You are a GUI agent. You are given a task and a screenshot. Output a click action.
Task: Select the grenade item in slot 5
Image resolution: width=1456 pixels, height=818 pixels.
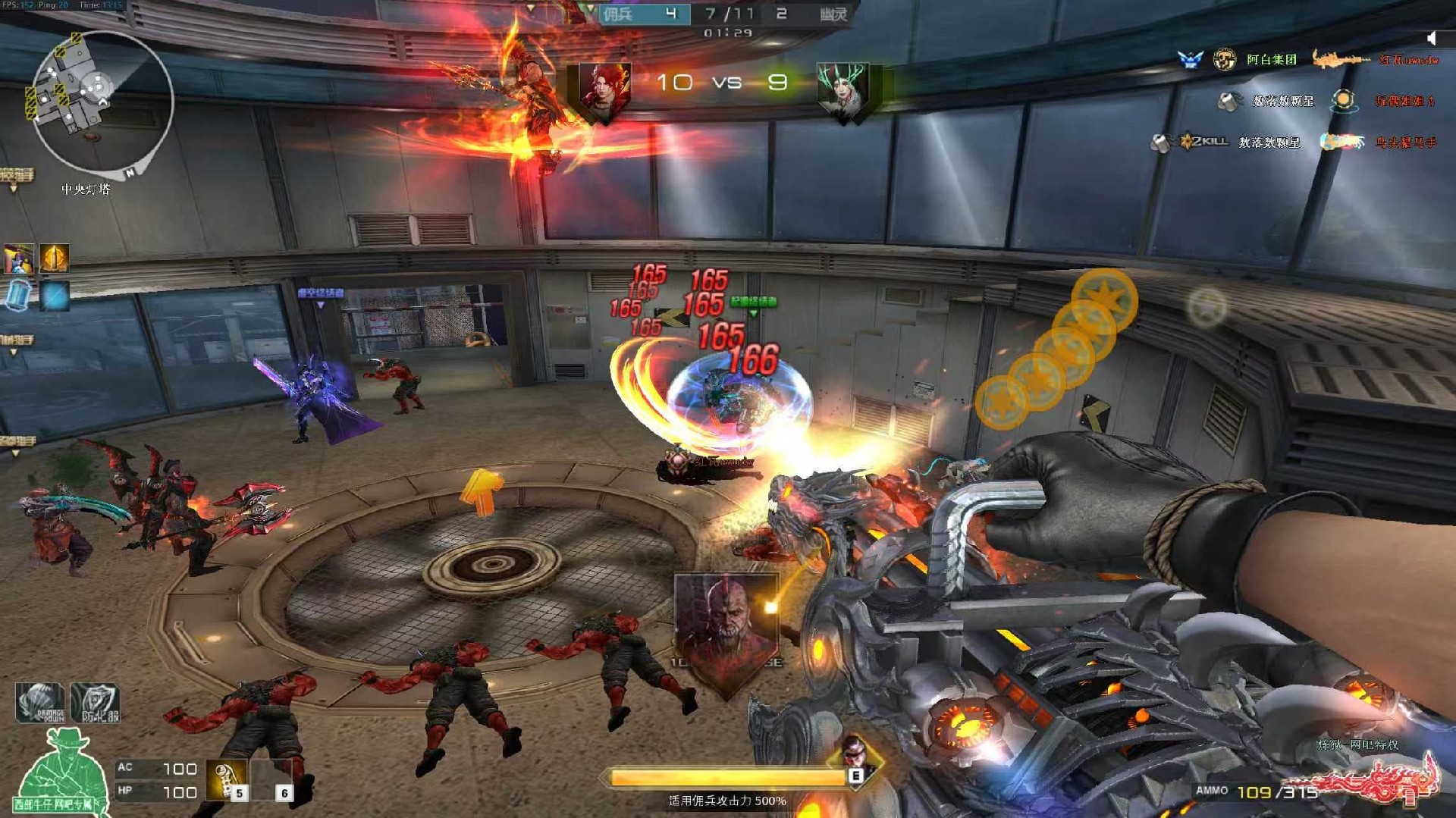click(227, 781)
